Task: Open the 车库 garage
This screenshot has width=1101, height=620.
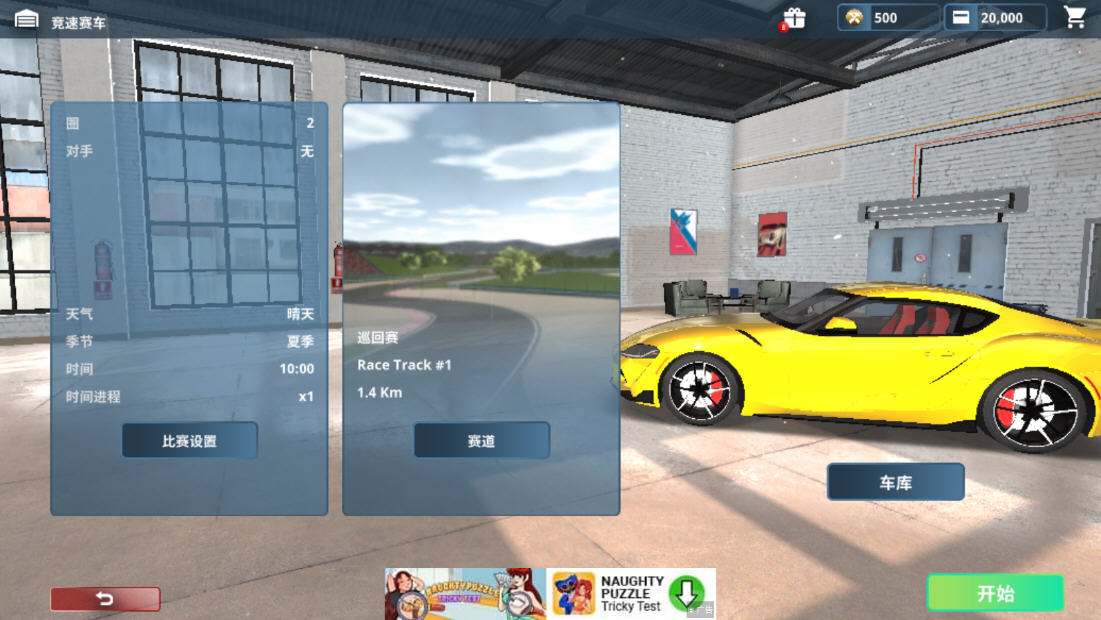Action: coord(895,482)
